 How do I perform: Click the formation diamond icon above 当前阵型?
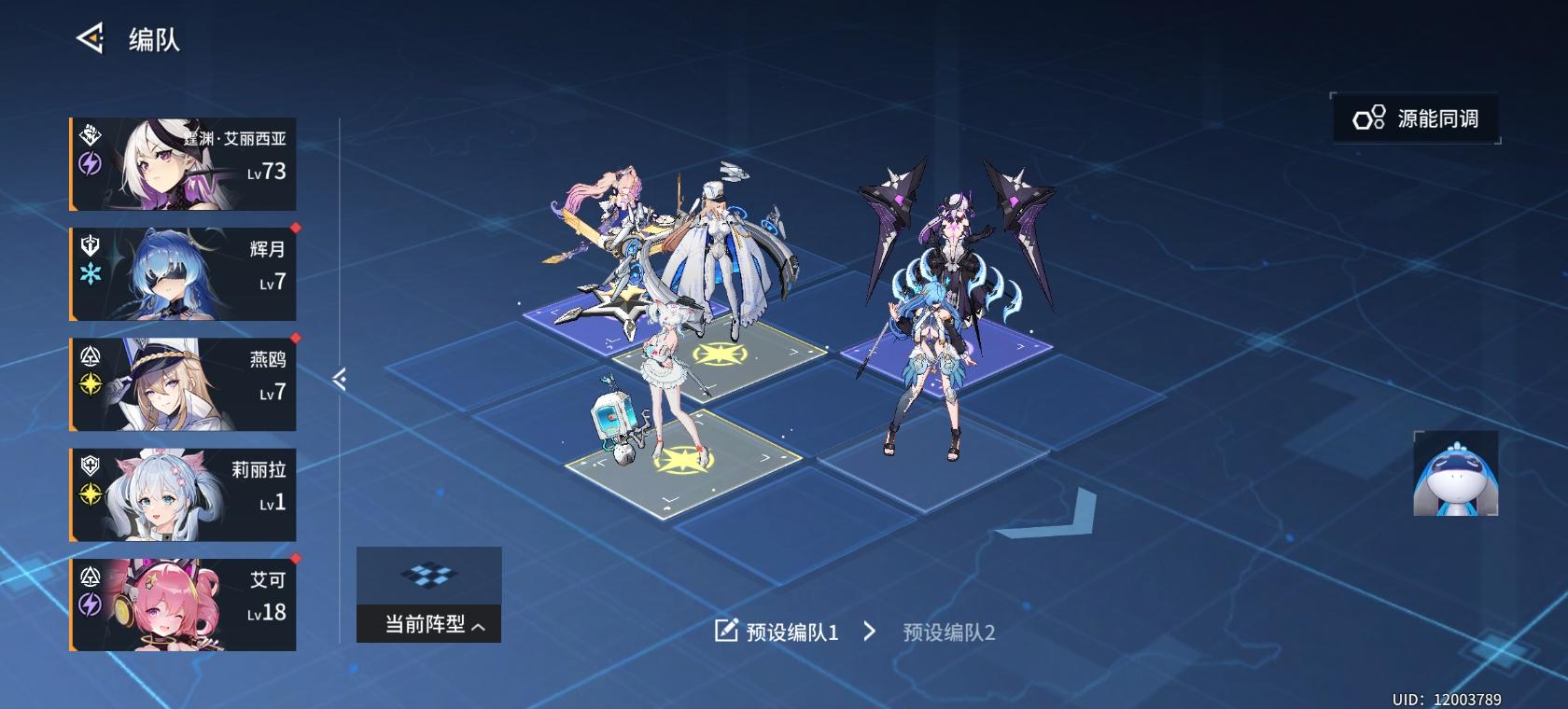pyautogui.click(x=428, y=577)
